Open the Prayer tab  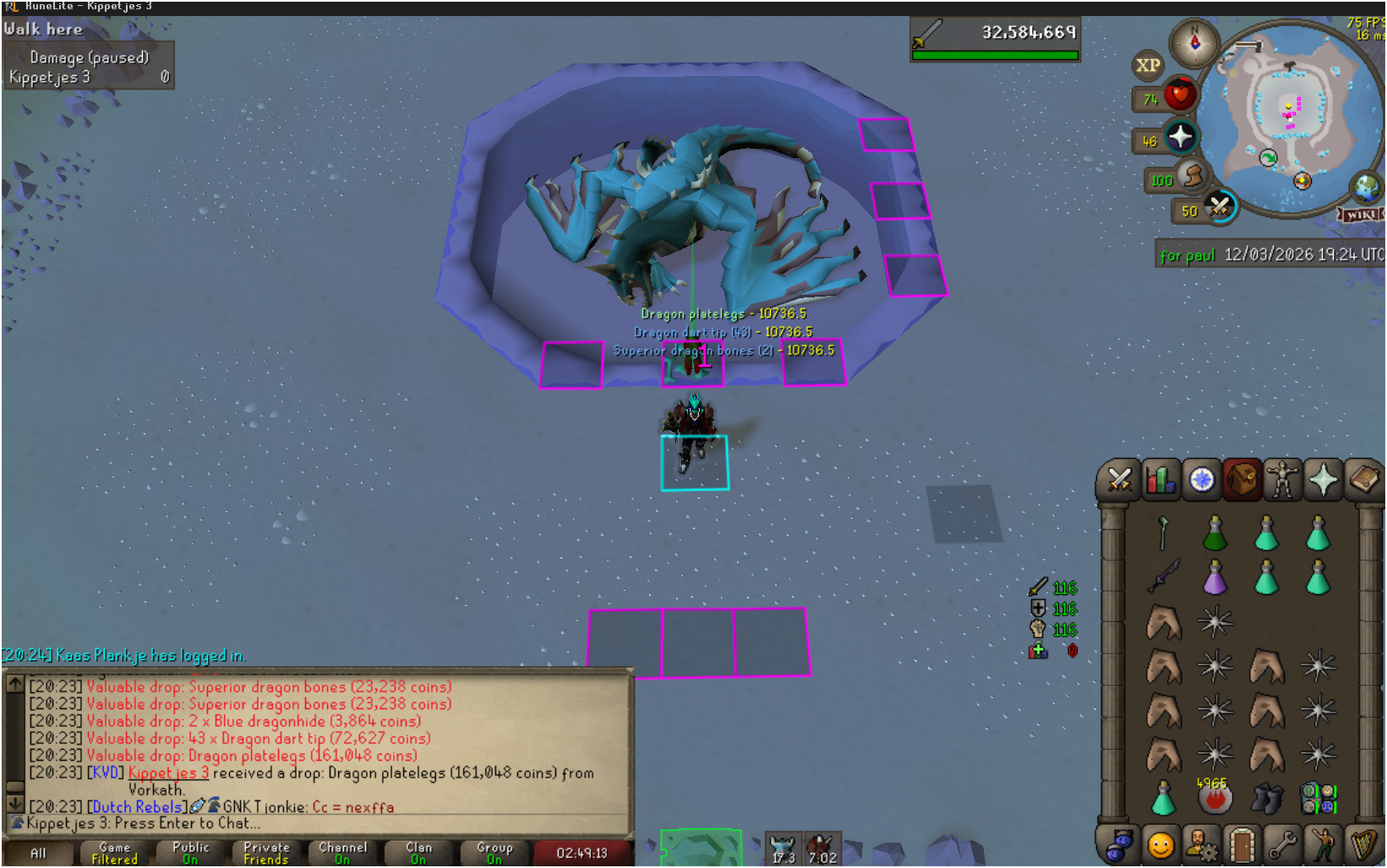click(1323, 480)
